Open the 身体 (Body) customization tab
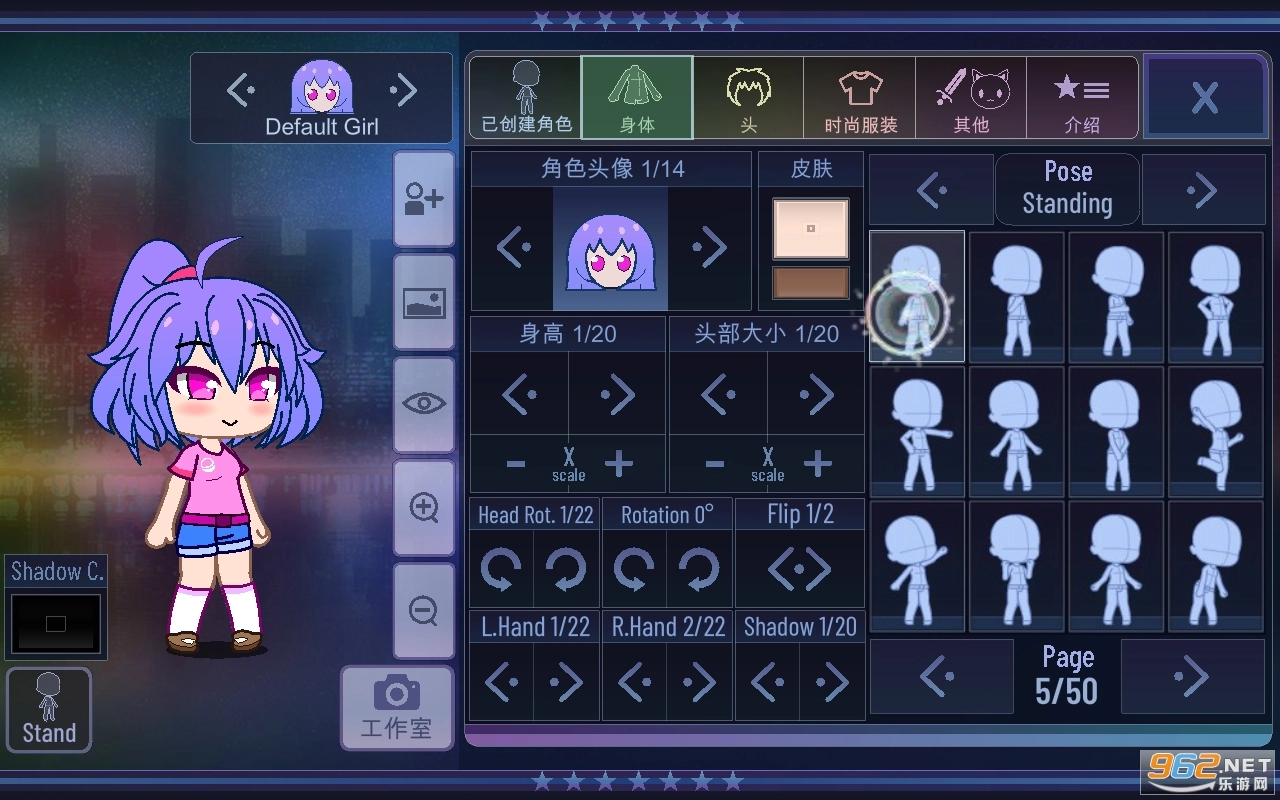This screenshot has height=800, width=1280. 637,97
